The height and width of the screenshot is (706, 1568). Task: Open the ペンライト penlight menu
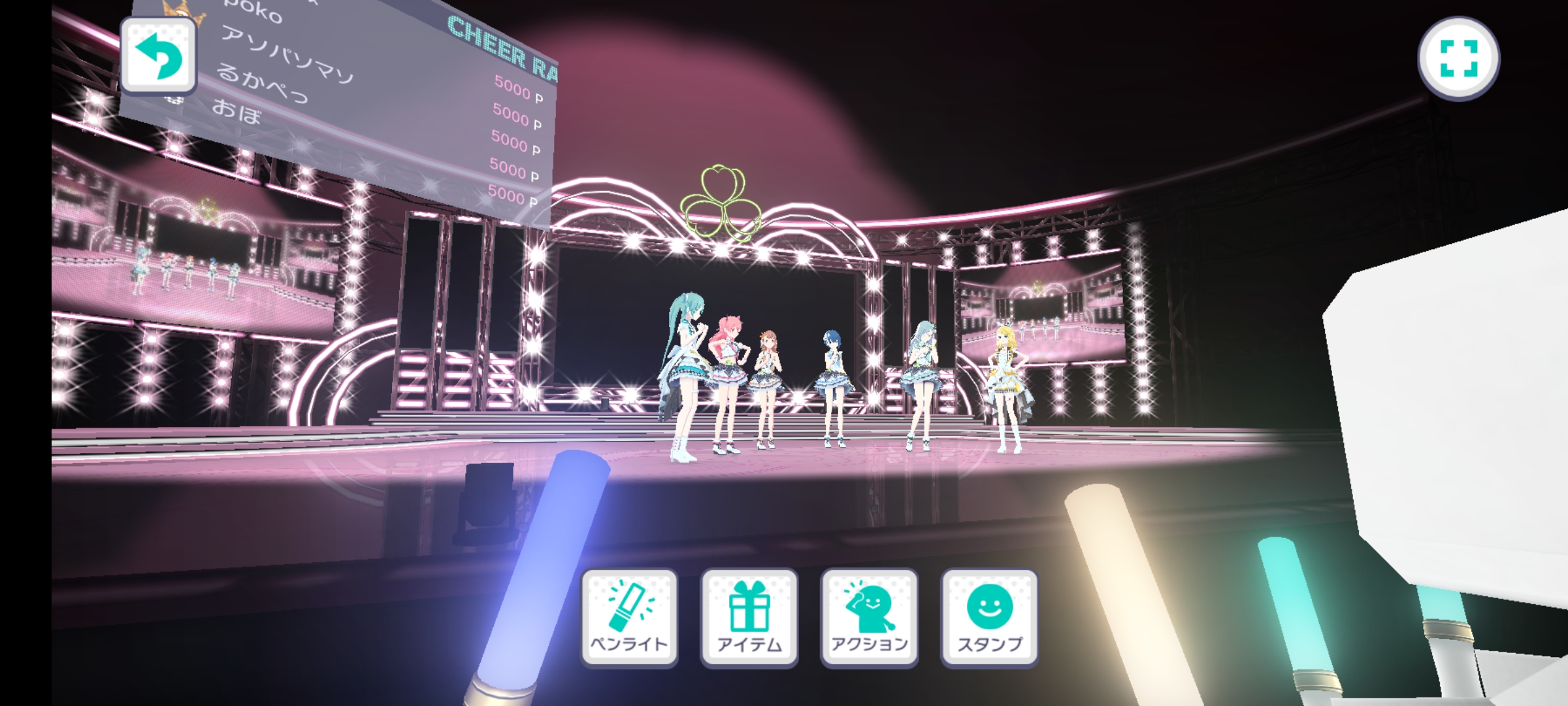click(629, 618)
